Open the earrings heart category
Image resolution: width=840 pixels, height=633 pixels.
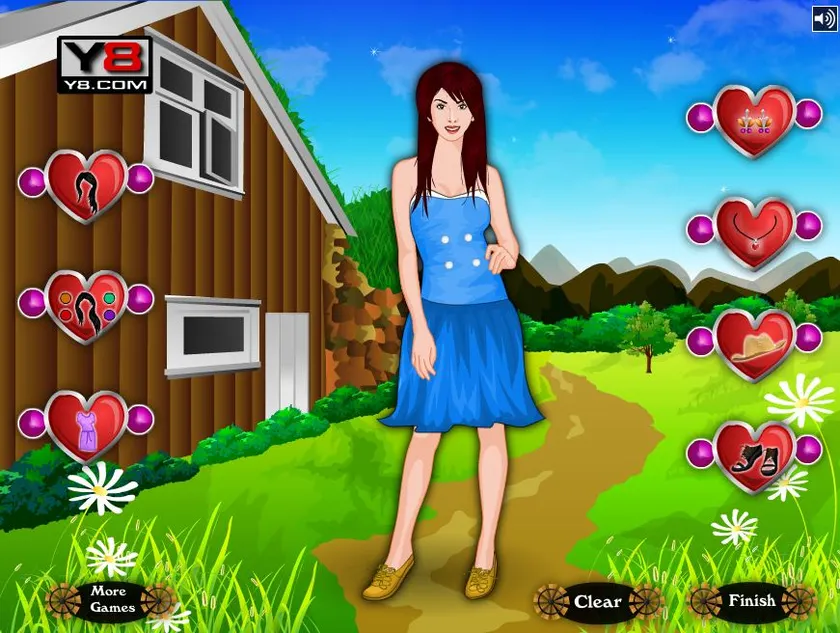(755, 121)
